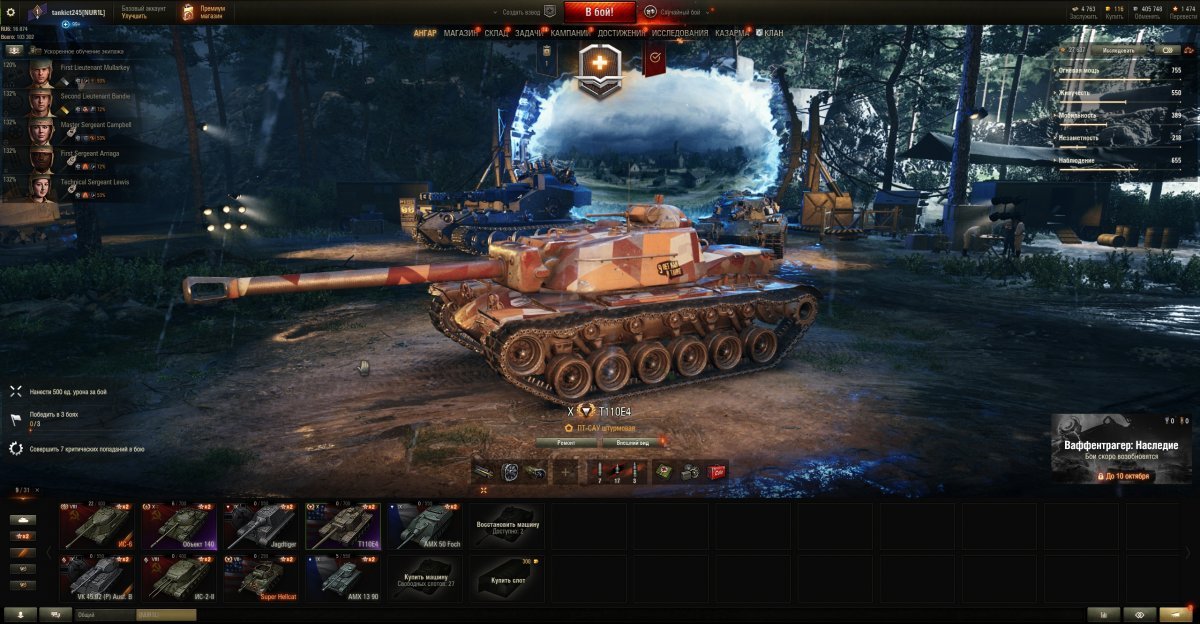The image size is (1200, 624).
Task: Start battle with the red В бой! button
Action: click(x=600, y=12)
